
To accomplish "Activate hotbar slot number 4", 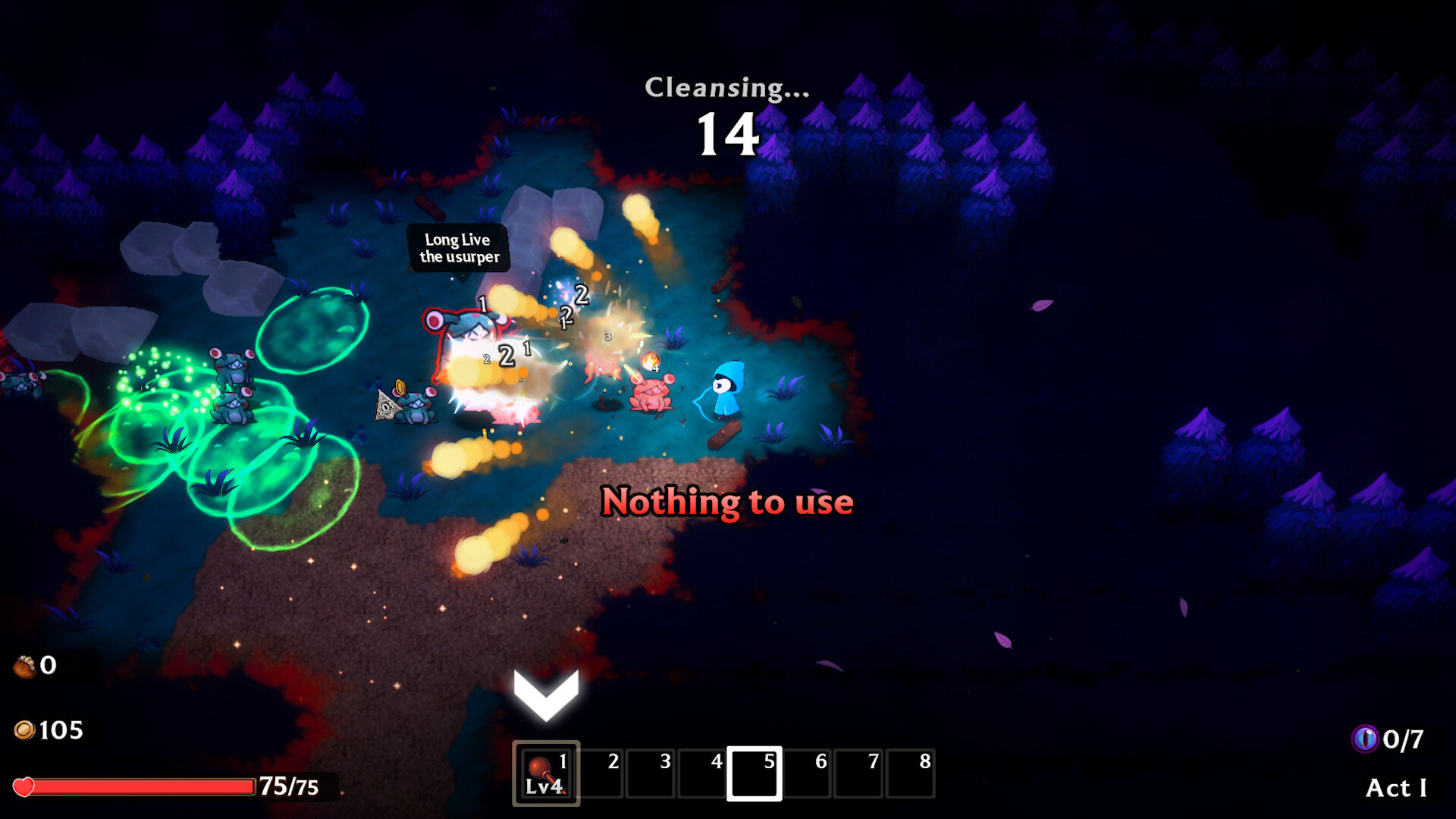I will (702, 773).
